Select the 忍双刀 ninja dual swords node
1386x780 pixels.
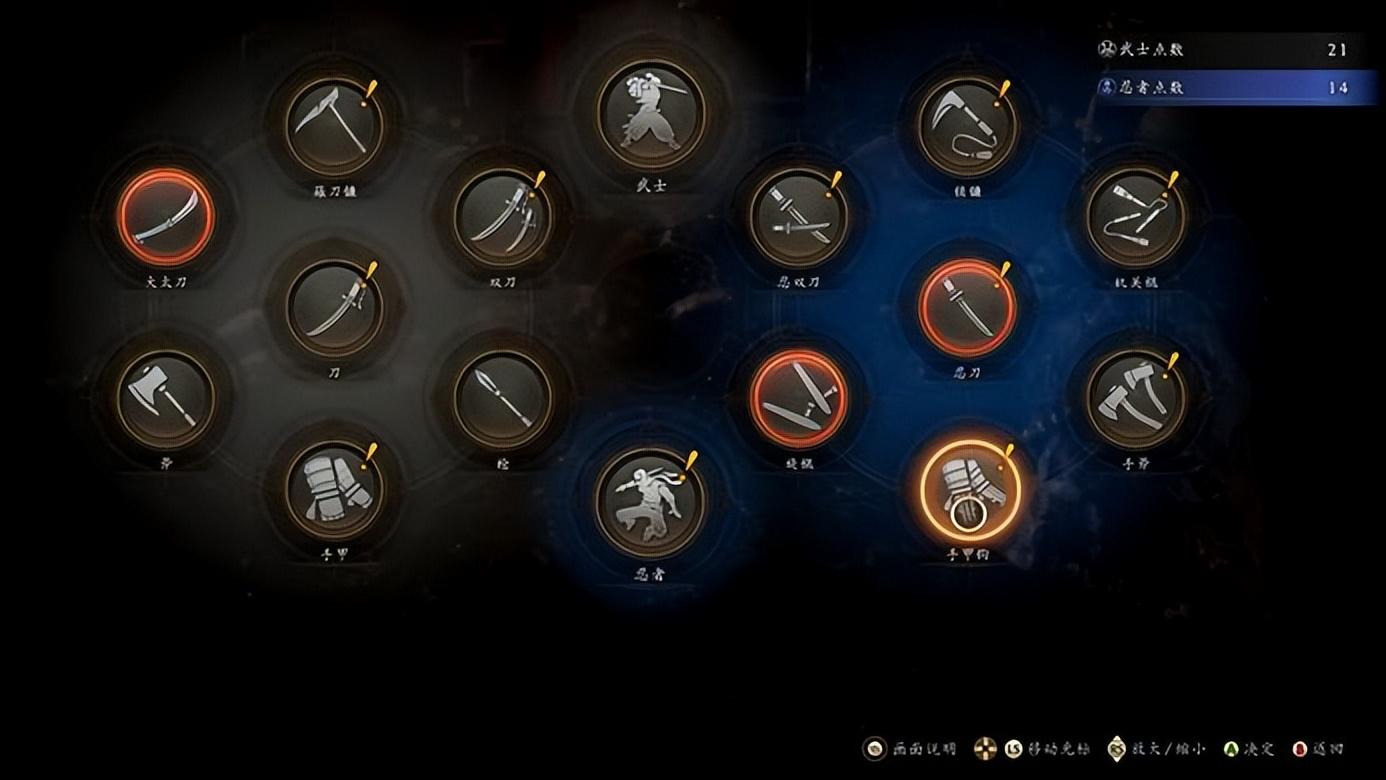tap(798, 217)
